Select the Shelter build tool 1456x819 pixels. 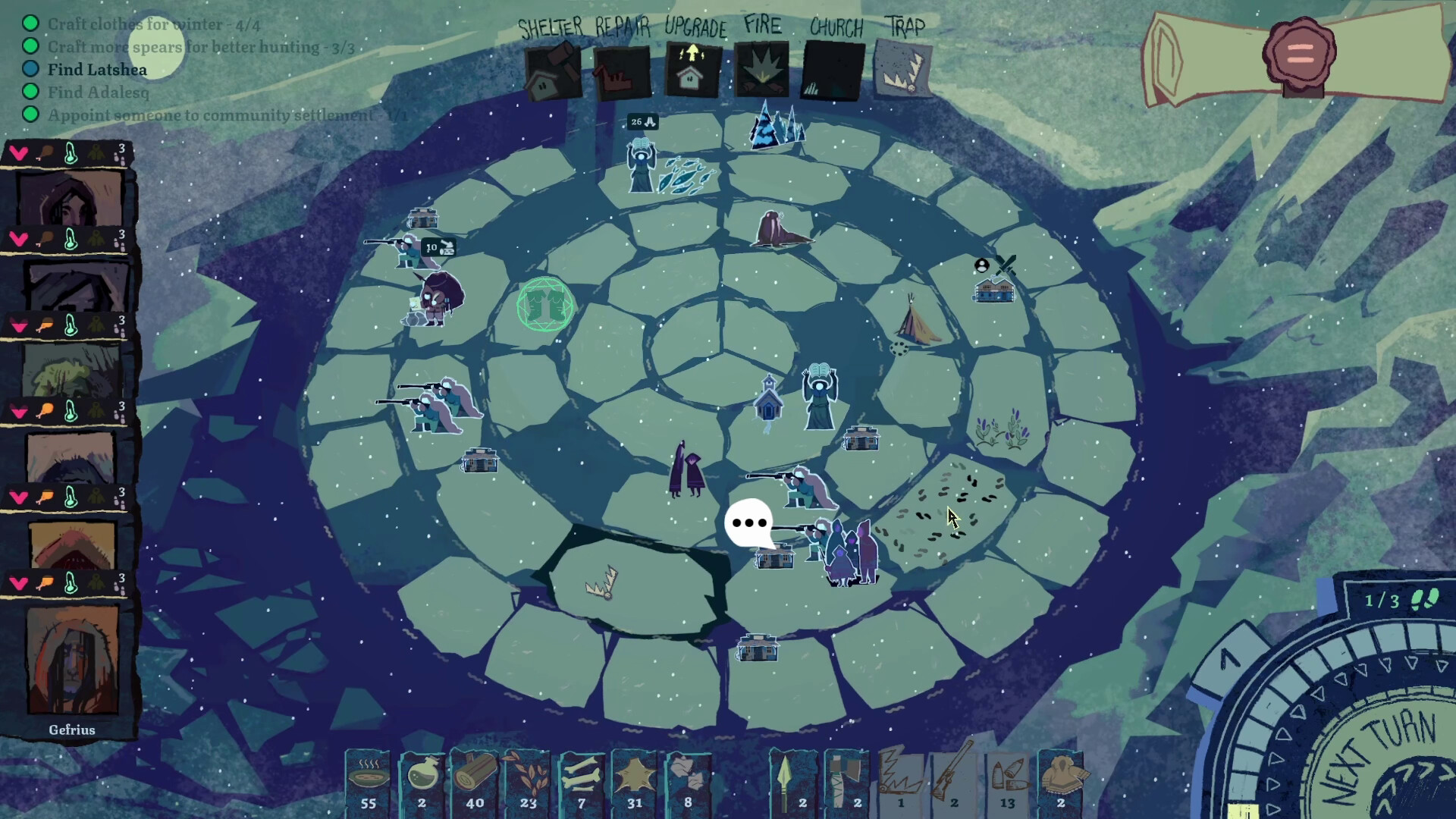[x=551, y=71]
